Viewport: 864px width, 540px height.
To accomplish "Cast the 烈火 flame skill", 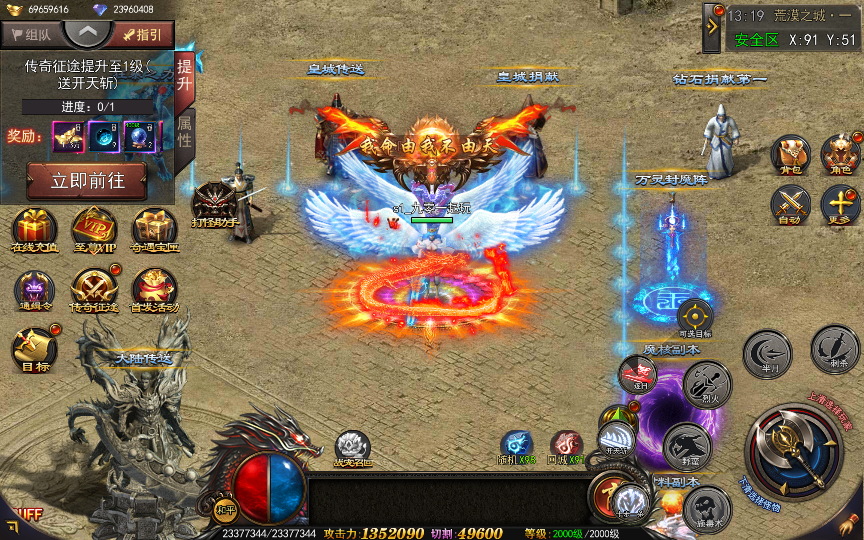I will click(708, 381).
